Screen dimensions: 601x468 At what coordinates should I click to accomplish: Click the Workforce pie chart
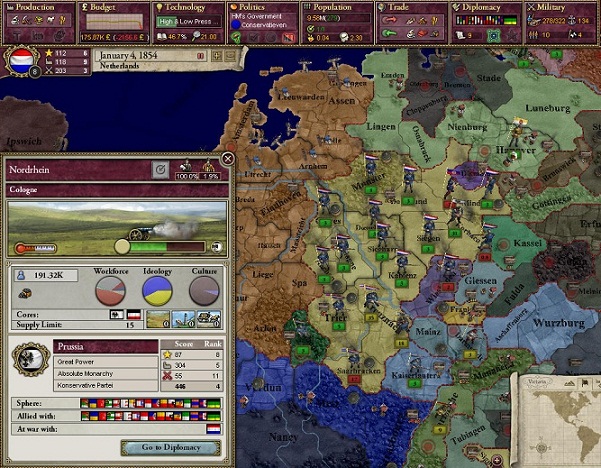(110, 290)
